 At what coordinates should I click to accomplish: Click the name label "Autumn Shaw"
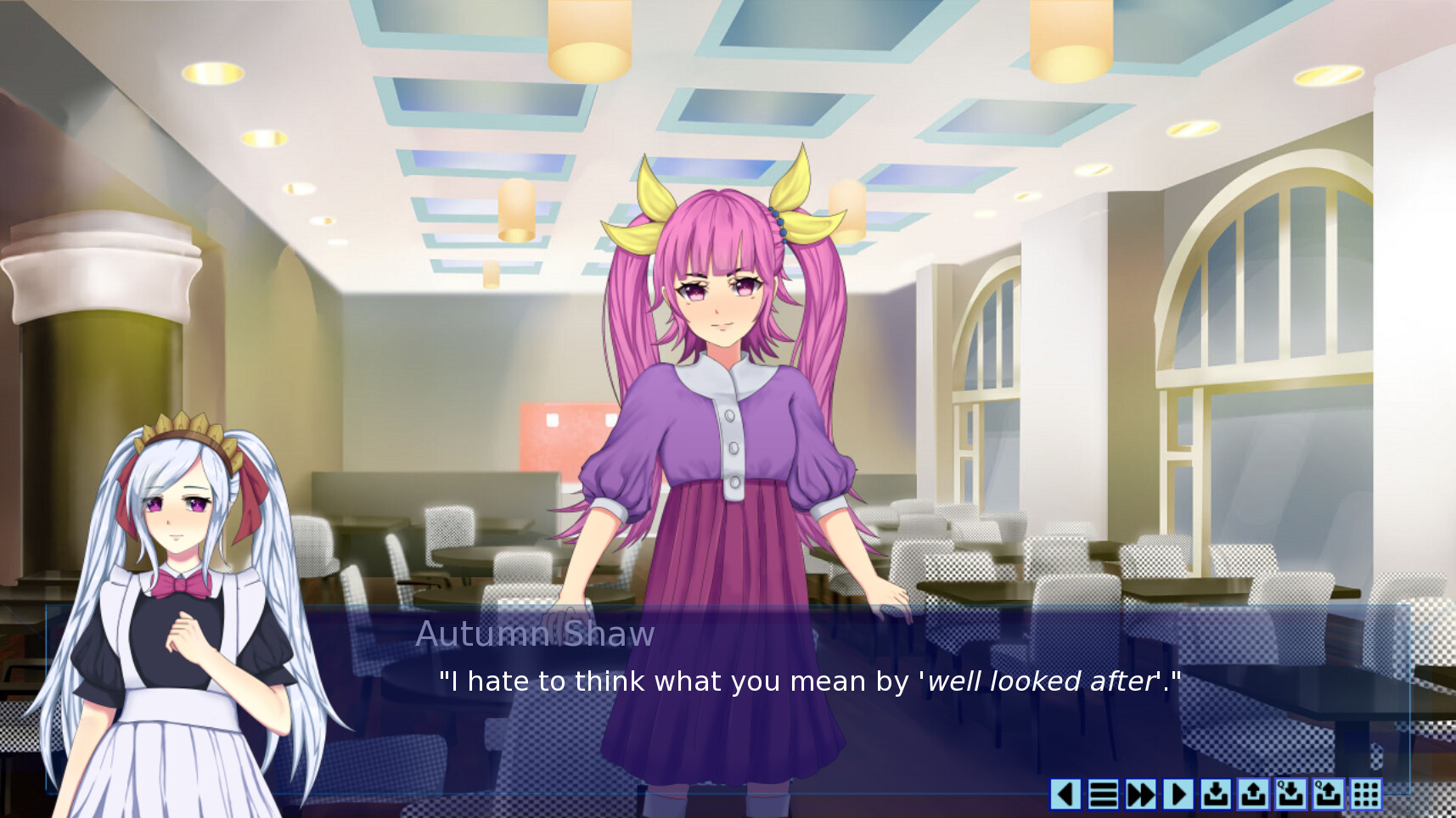(x=534, y=635)
